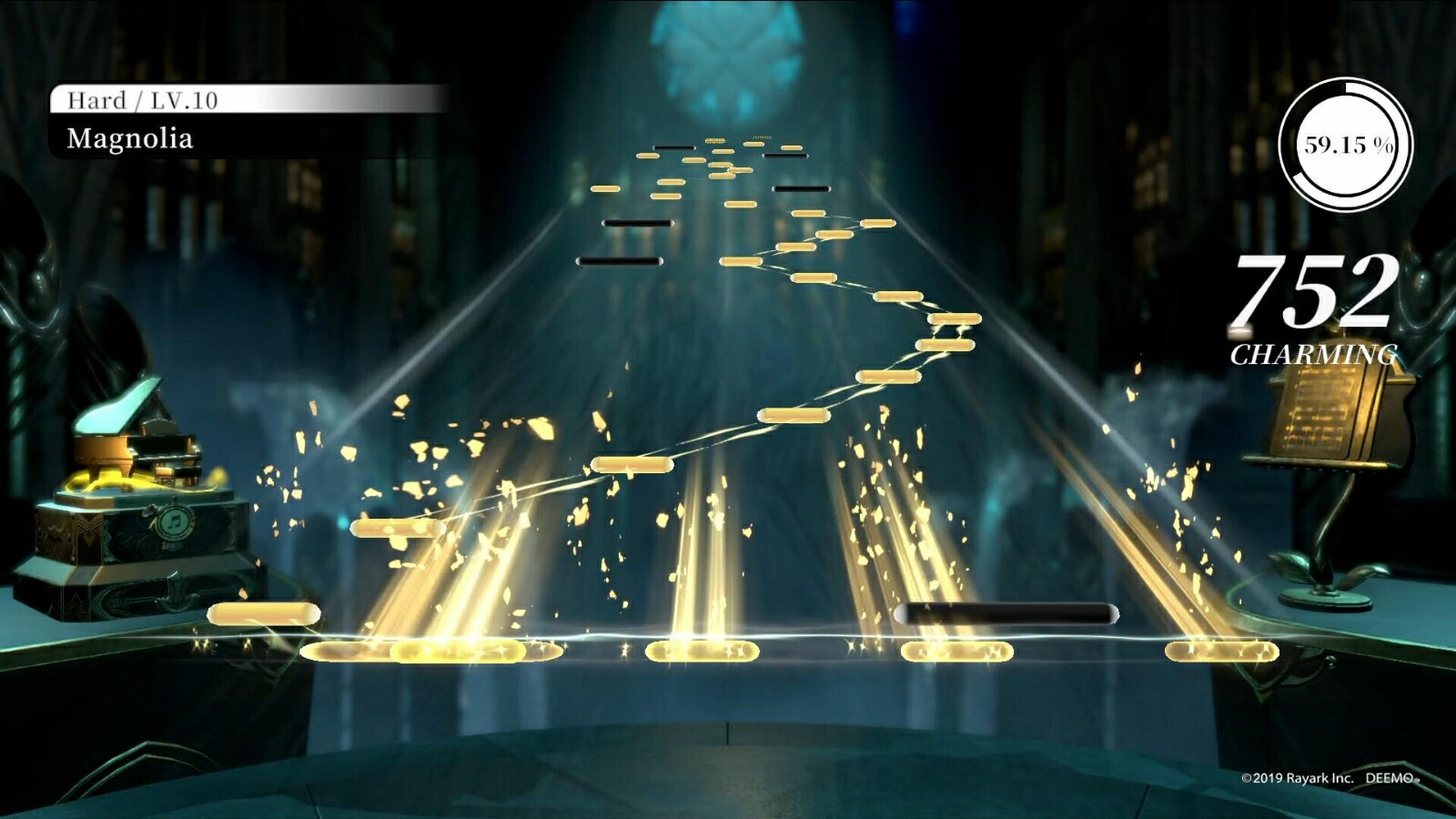Tap the black hold note on the far left lane
Image resolution: width=1456 pixels, height=819 pixels.
click(x=618, y=261)
